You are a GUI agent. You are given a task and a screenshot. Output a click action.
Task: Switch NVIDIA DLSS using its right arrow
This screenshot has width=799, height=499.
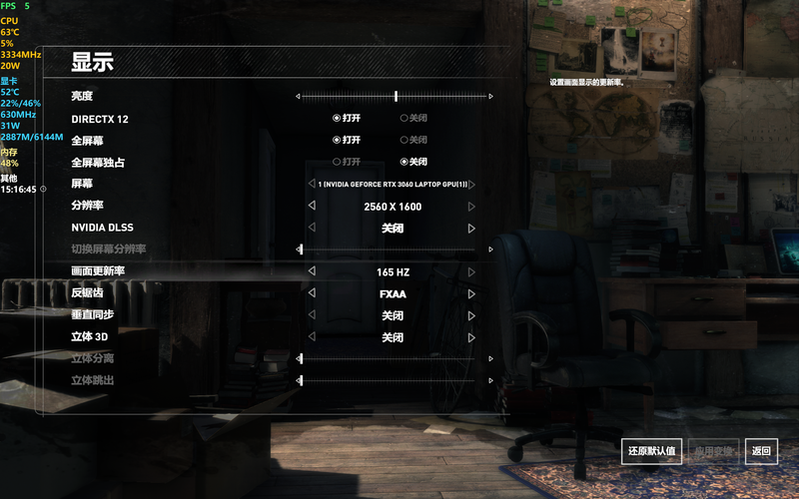(472, 229)
